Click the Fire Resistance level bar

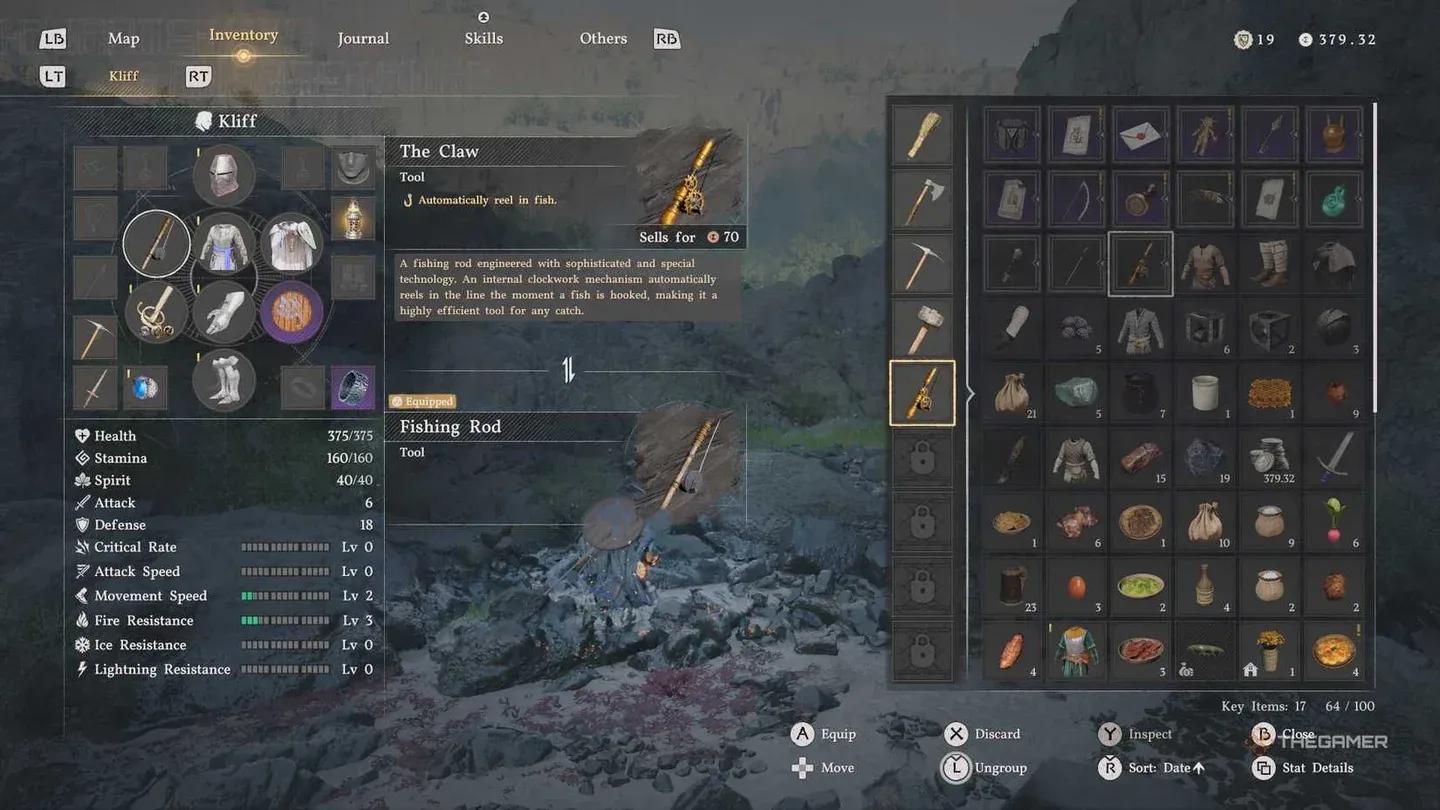(x=285, y=620)
